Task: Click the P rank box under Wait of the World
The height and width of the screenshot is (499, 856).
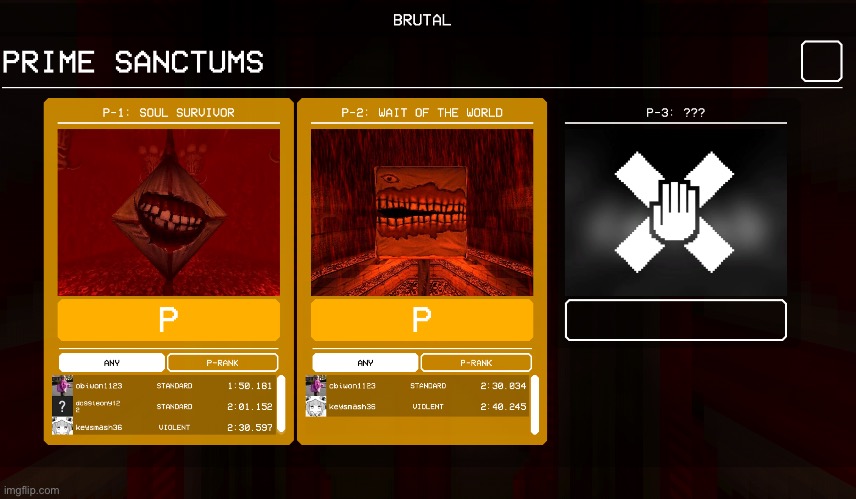Action: click(422, 320)
